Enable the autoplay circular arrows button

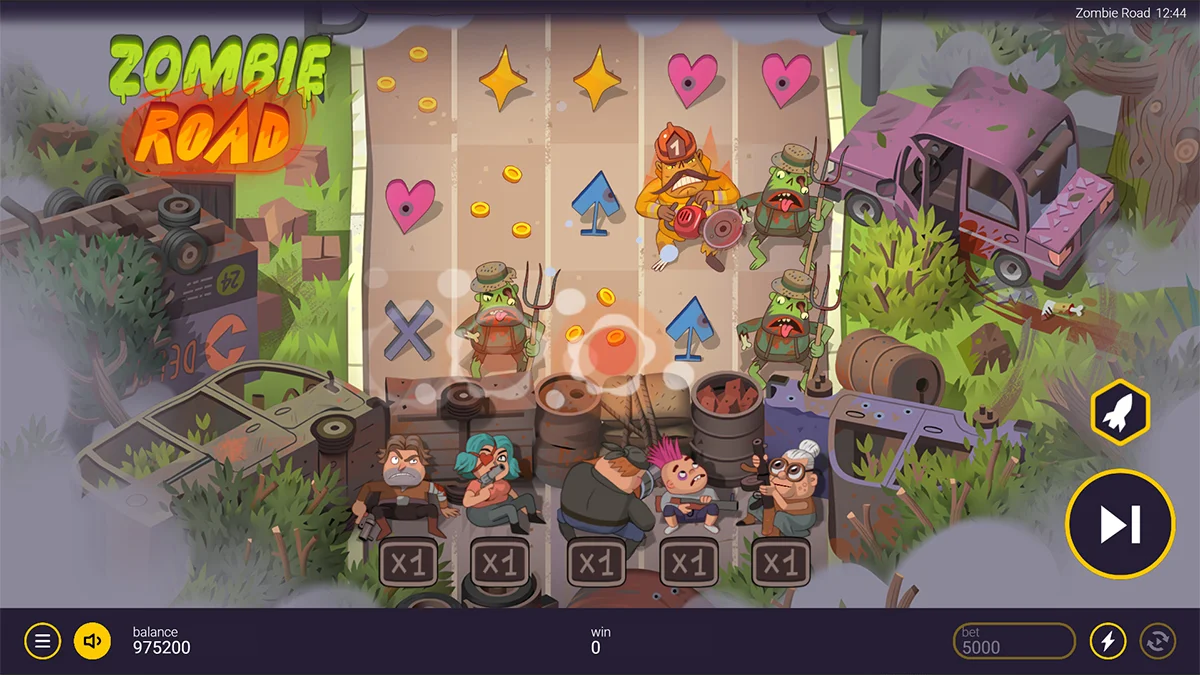(1157, 641)
